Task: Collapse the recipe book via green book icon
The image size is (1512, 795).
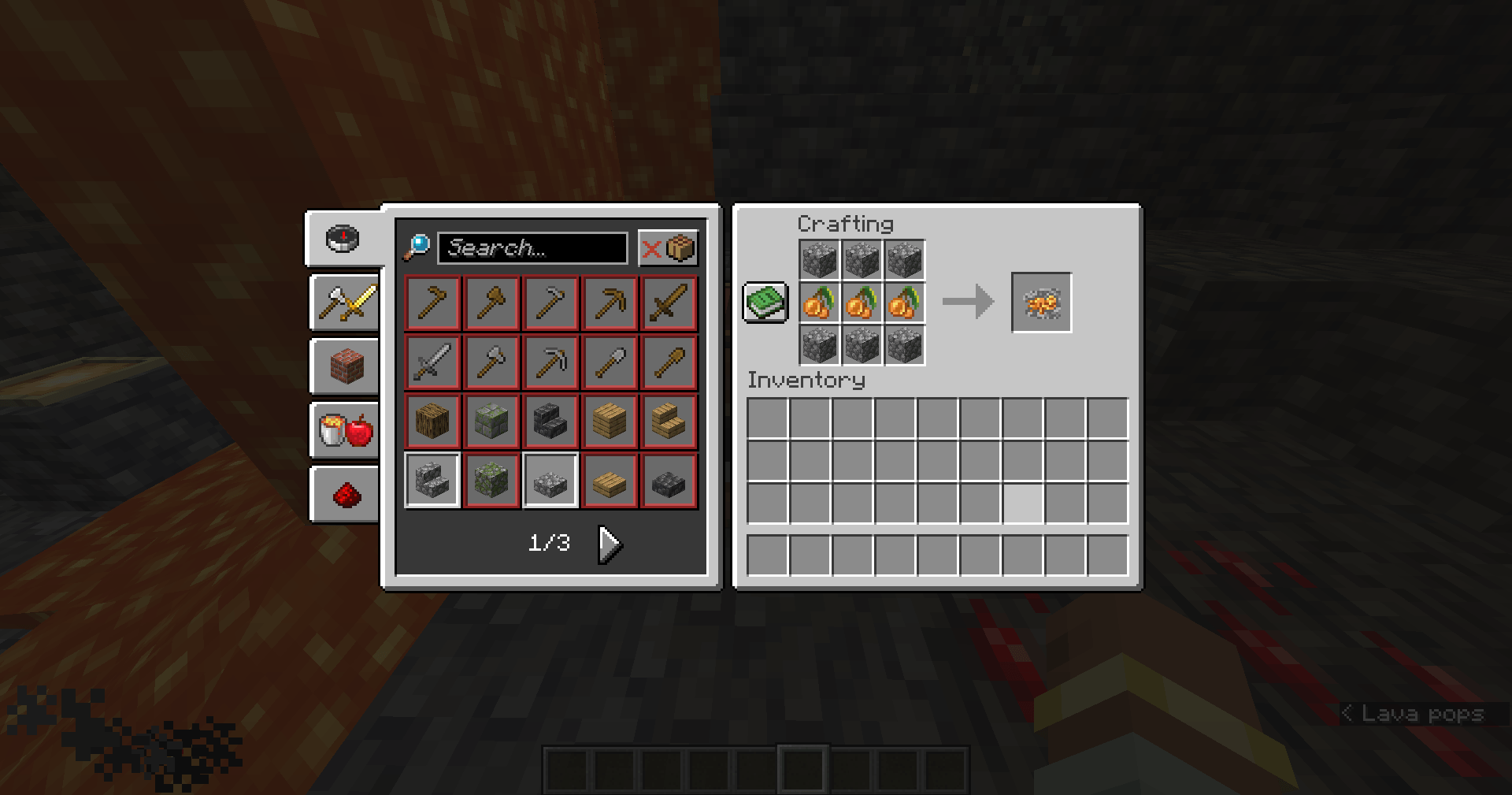Action: coord(765,301)
